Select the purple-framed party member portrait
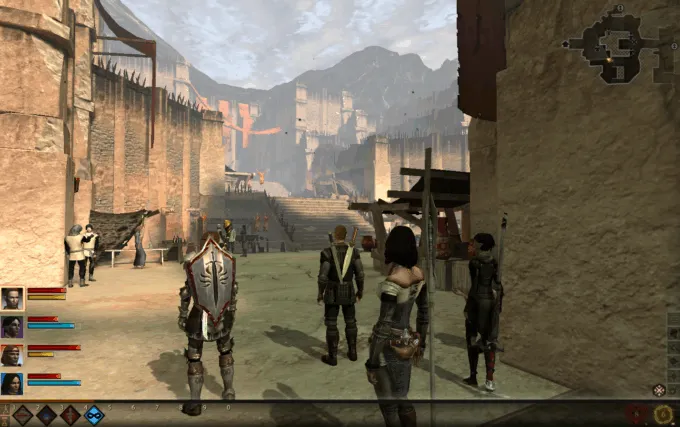 pyautogui.click(x=13, y=326)
